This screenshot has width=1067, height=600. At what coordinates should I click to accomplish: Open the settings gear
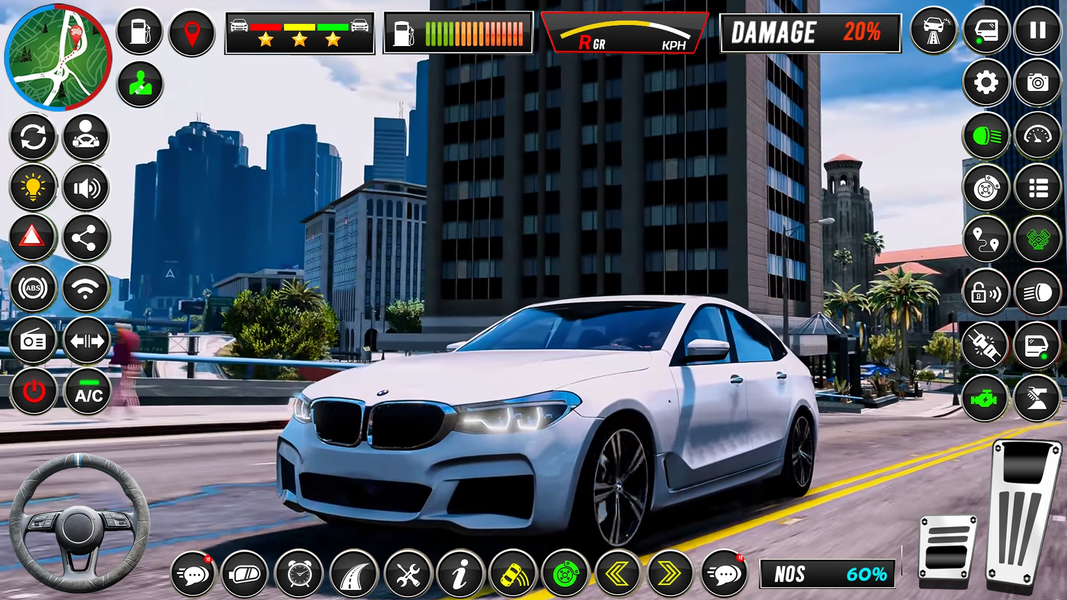(x=986, y=82)
